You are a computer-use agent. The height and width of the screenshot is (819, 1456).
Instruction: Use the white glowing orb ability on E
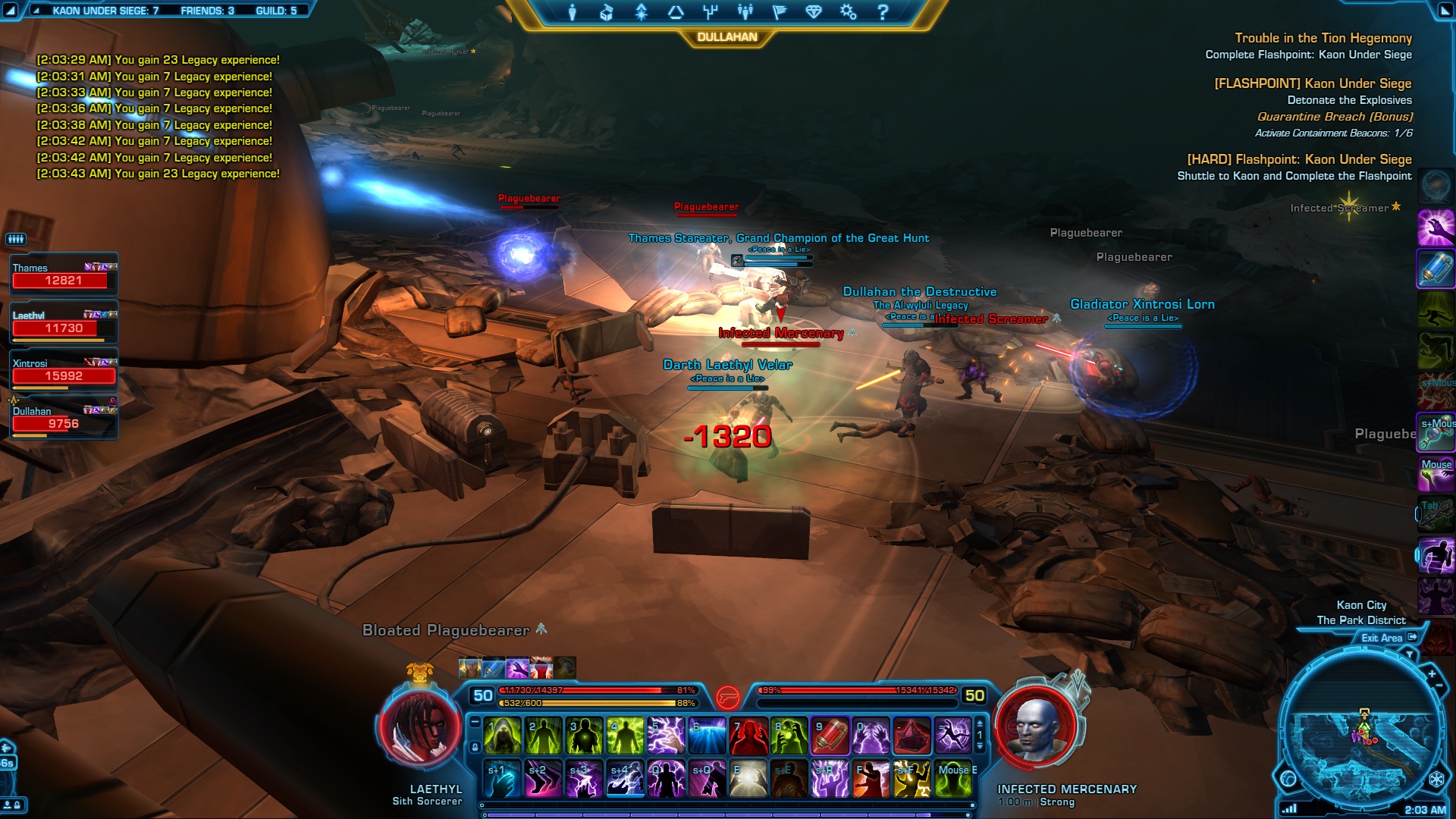tap(748, 779)
